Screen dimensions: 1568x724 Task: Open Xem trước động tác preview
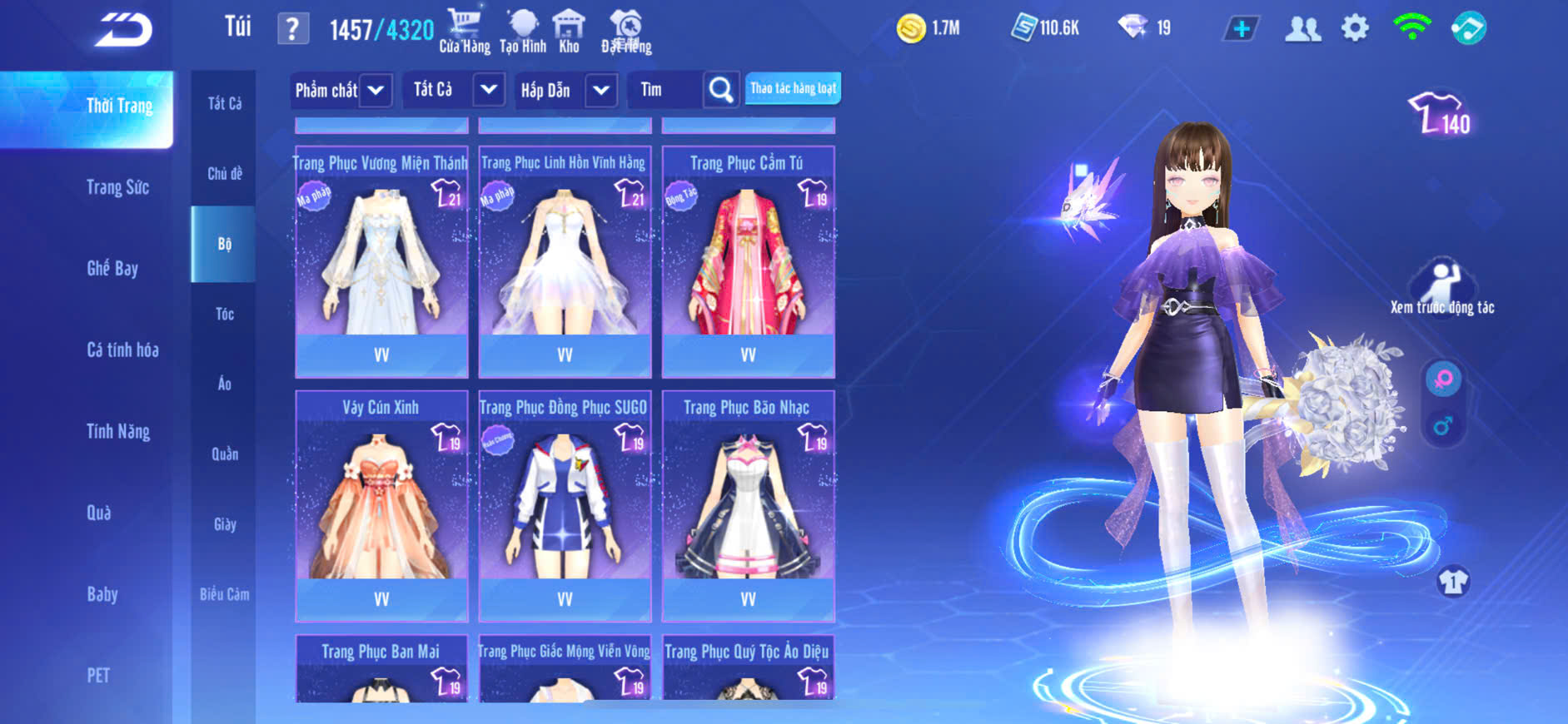click(1442, 287)
